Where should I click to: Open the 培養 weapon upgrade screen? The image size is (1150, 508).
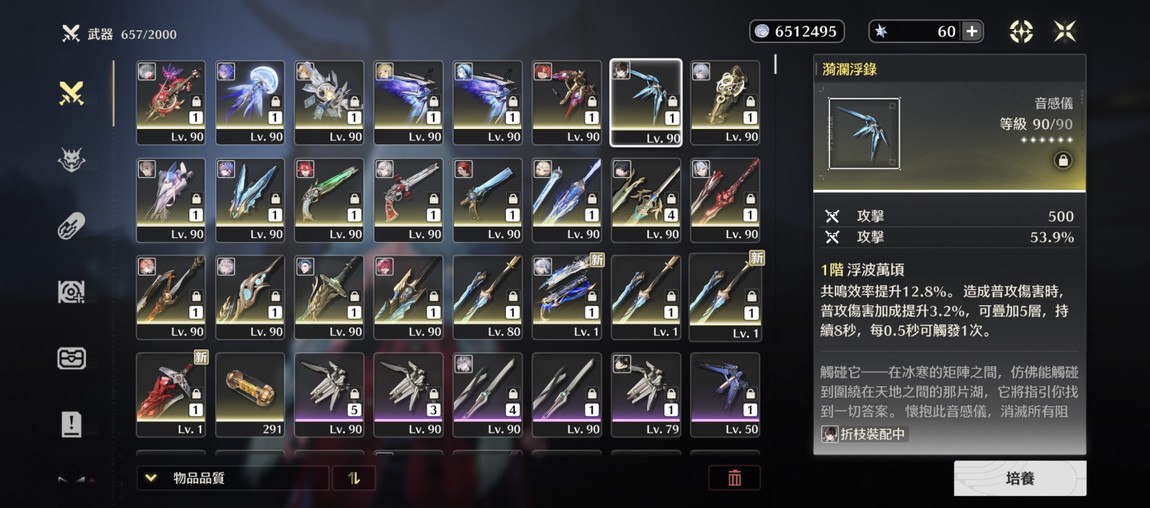1019,478
